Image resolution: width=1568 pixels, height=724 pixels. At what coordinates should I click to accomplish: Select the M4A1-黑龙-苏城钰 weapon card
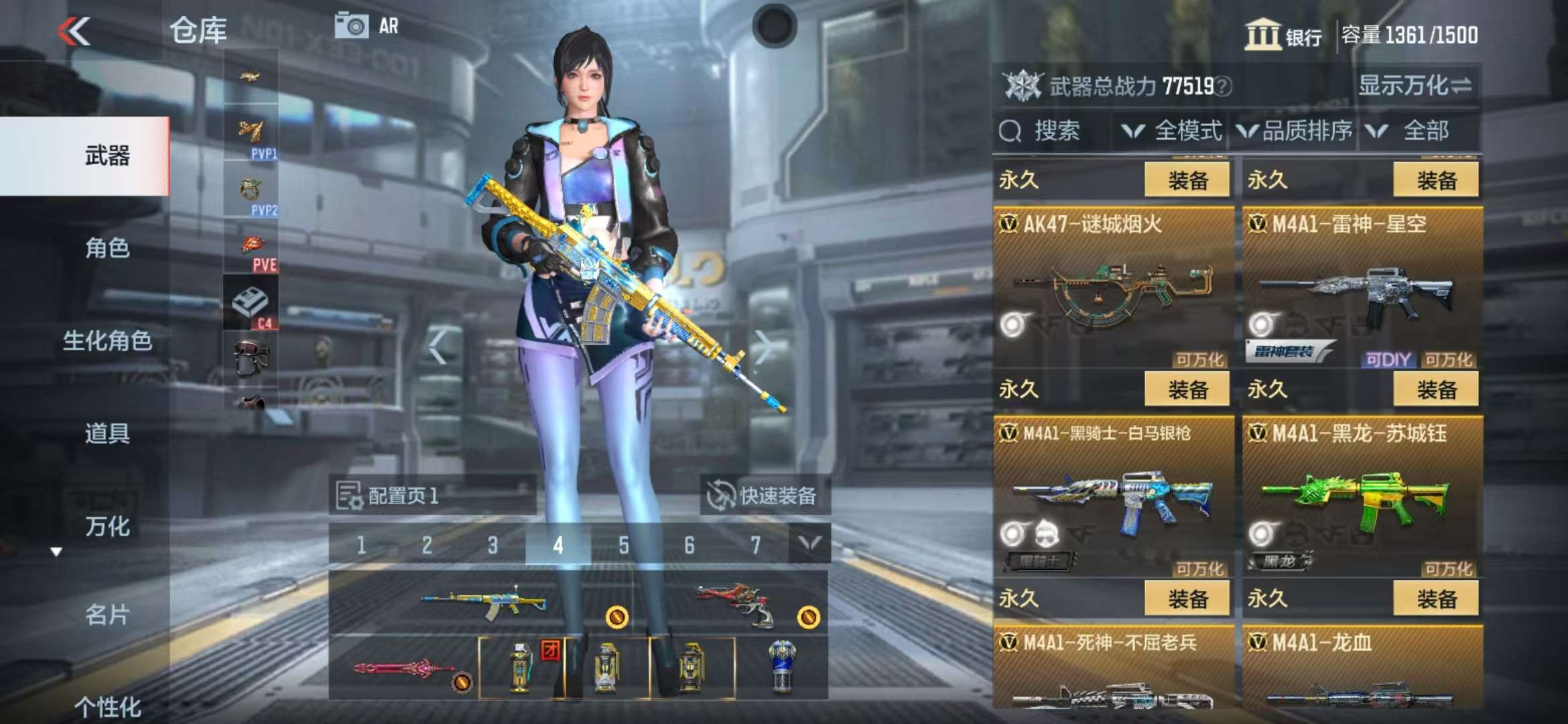[x=1362, y=497]
